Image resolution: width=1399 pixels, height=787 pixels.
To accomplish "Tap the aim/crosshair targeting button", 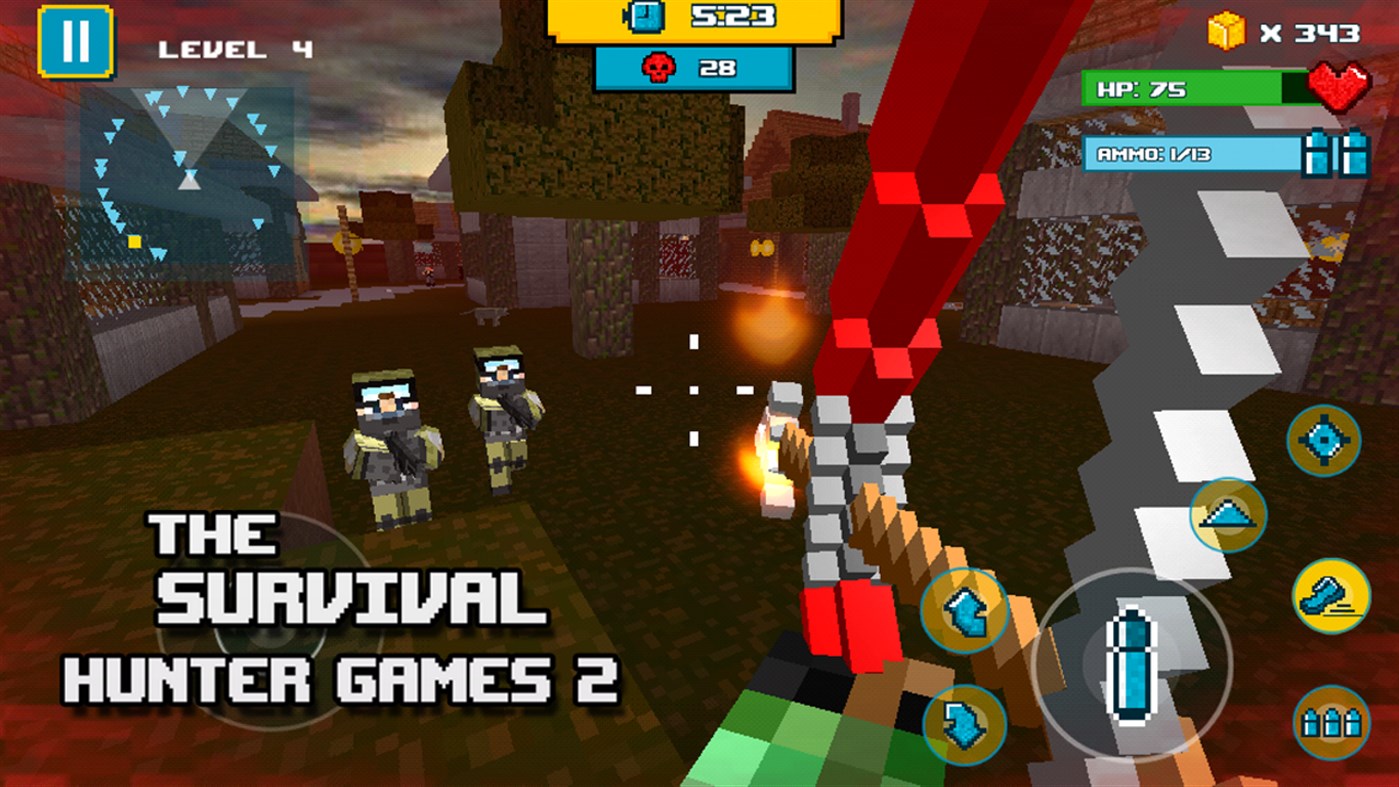I will [x=1322, y=438].
